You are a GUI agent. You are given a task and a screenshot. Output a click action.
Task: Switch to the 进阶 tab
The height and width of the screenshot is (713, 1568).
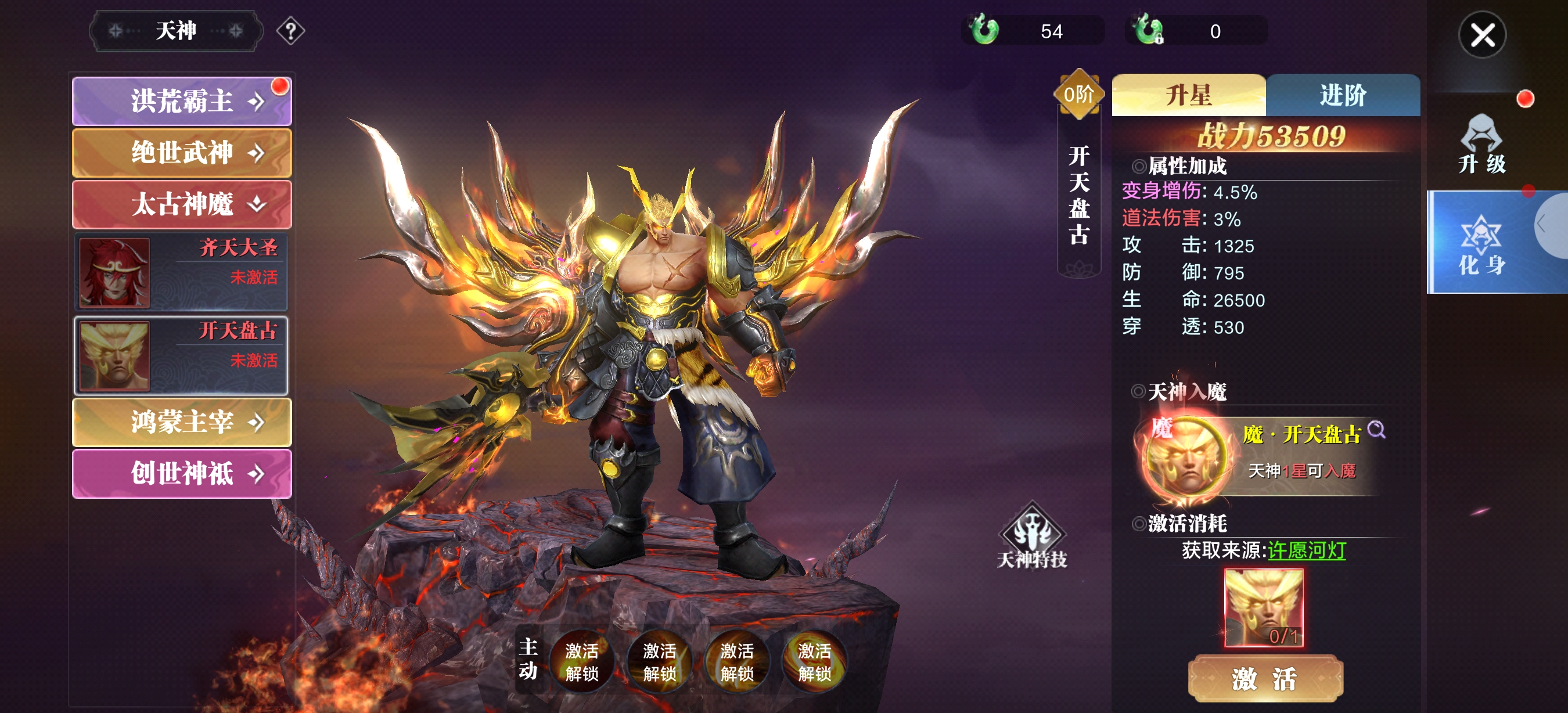[1342, 96]
